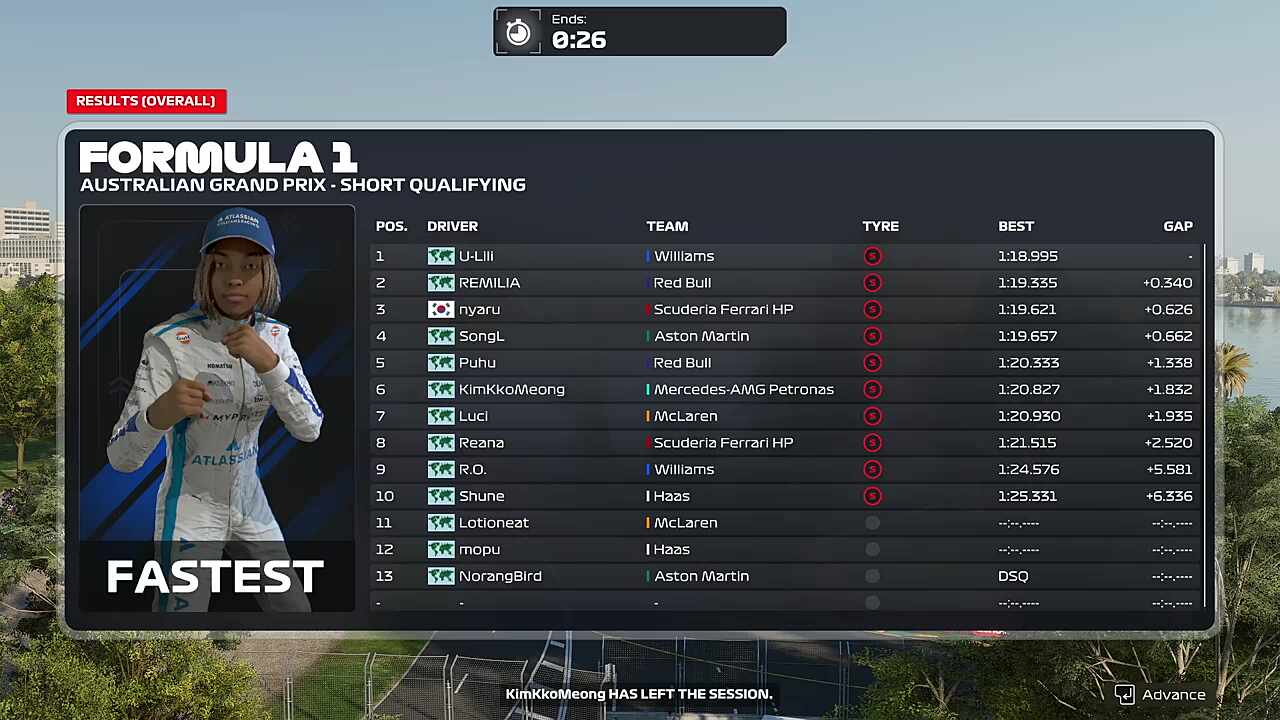Highlight Puhu's qualifying result row
1280x720 pixels.
[785, 363]
